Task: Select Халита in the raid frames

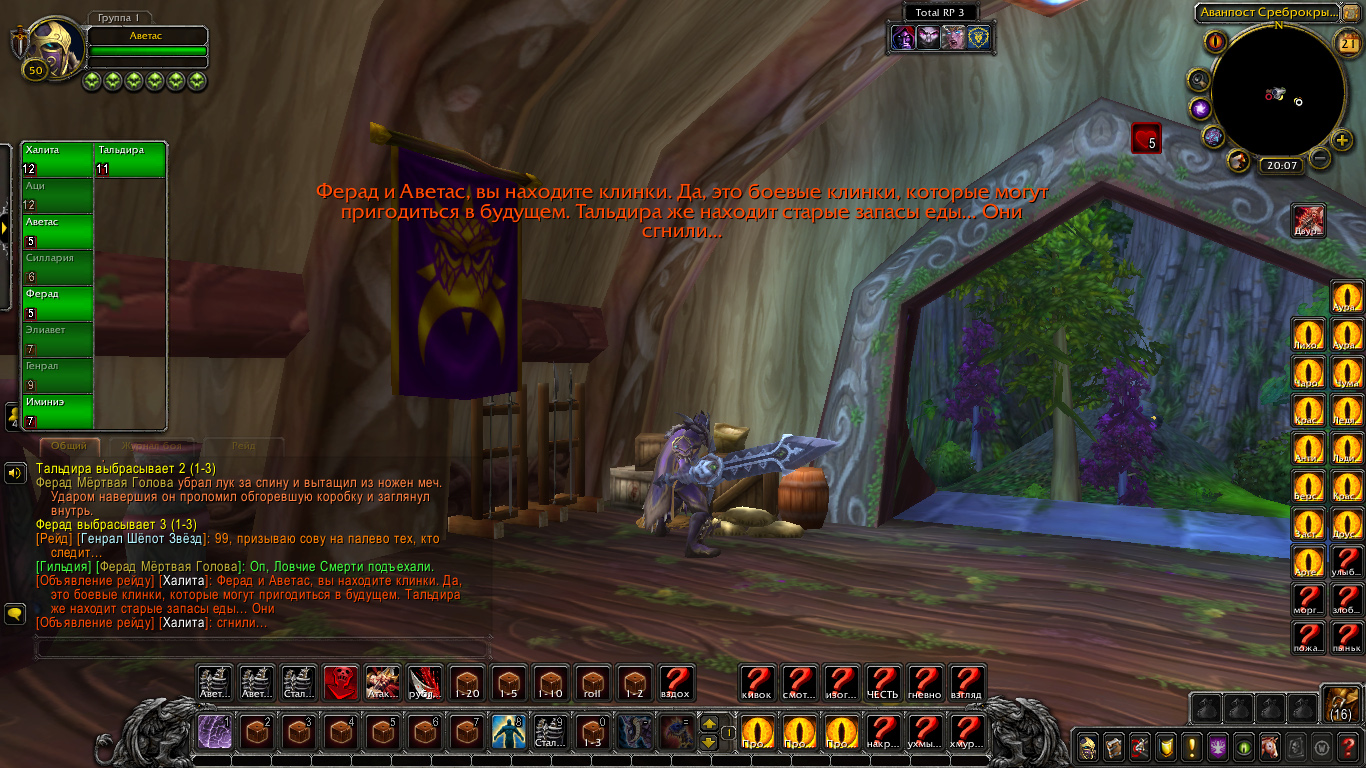Action: click(x=57, y=160)
